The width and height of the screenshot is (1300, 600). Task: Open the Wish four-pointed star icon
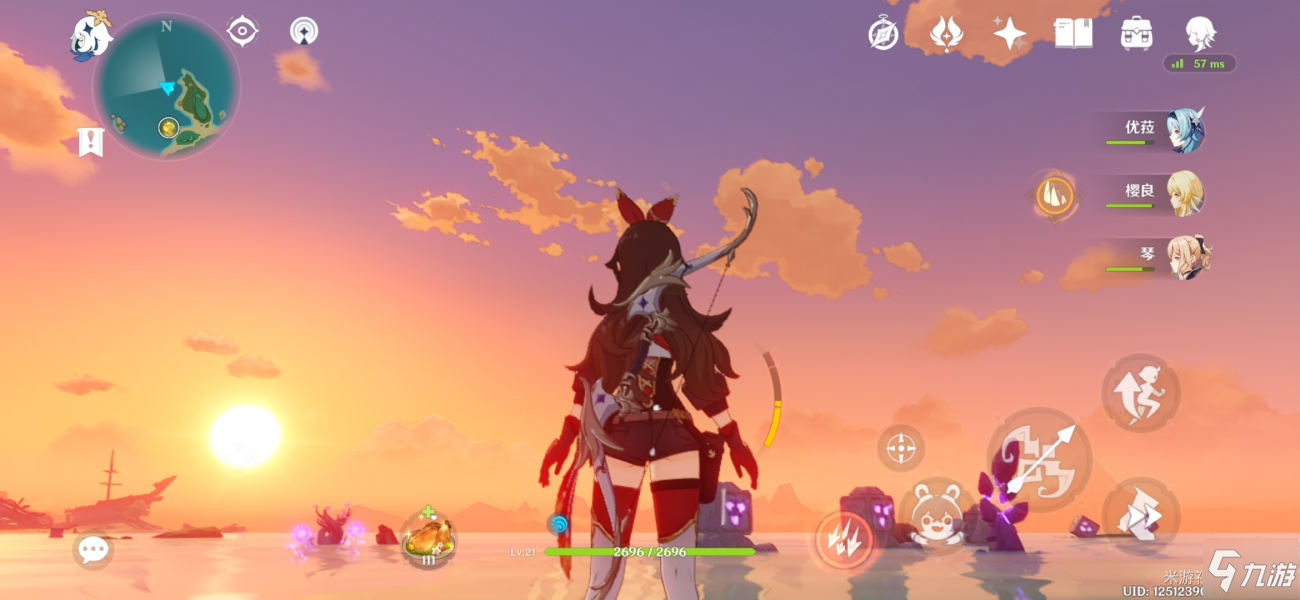[x=1009, y=34]
